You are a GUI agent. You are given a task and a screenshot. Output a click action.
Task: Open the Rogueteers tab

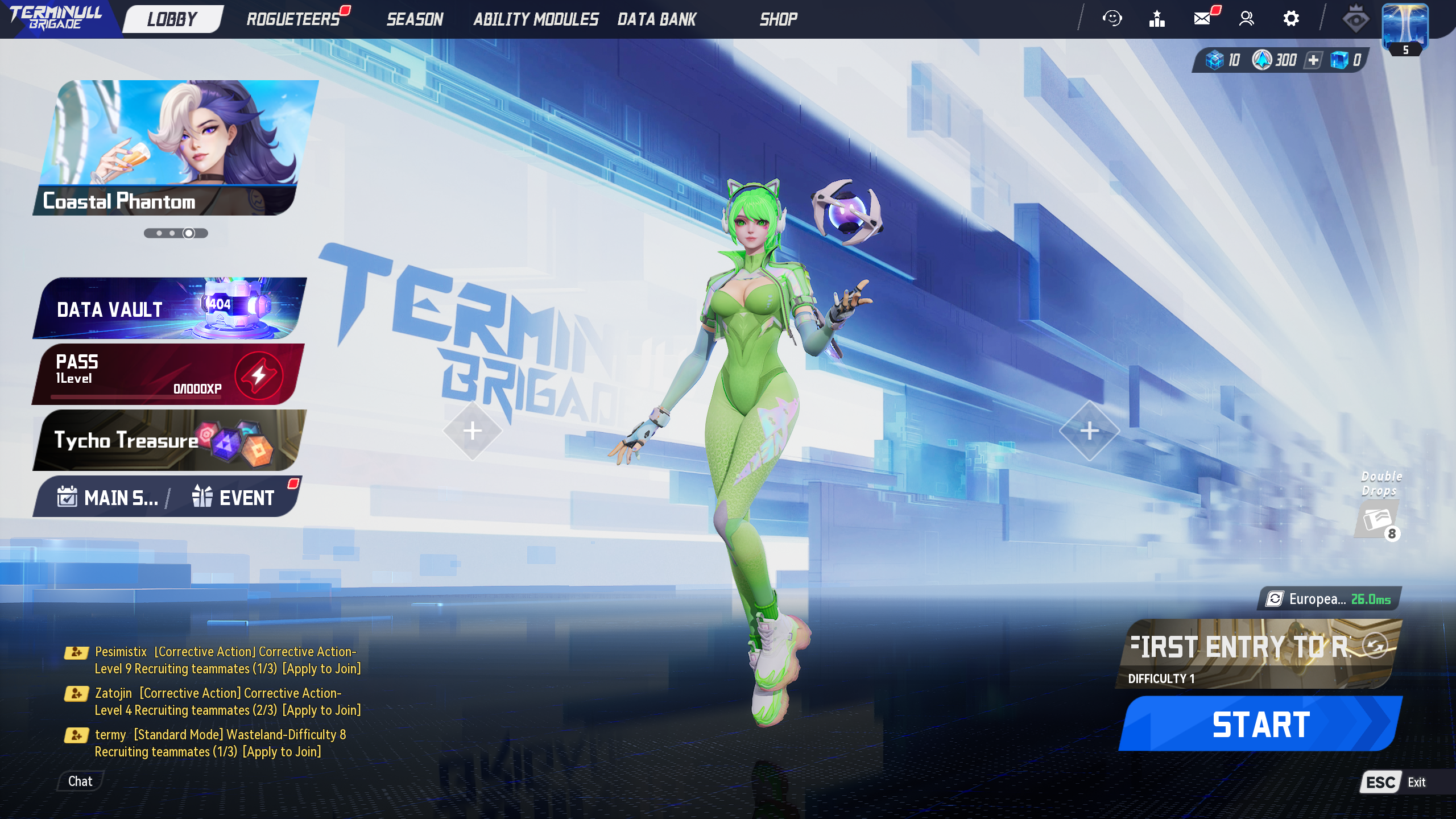(293, 19)
